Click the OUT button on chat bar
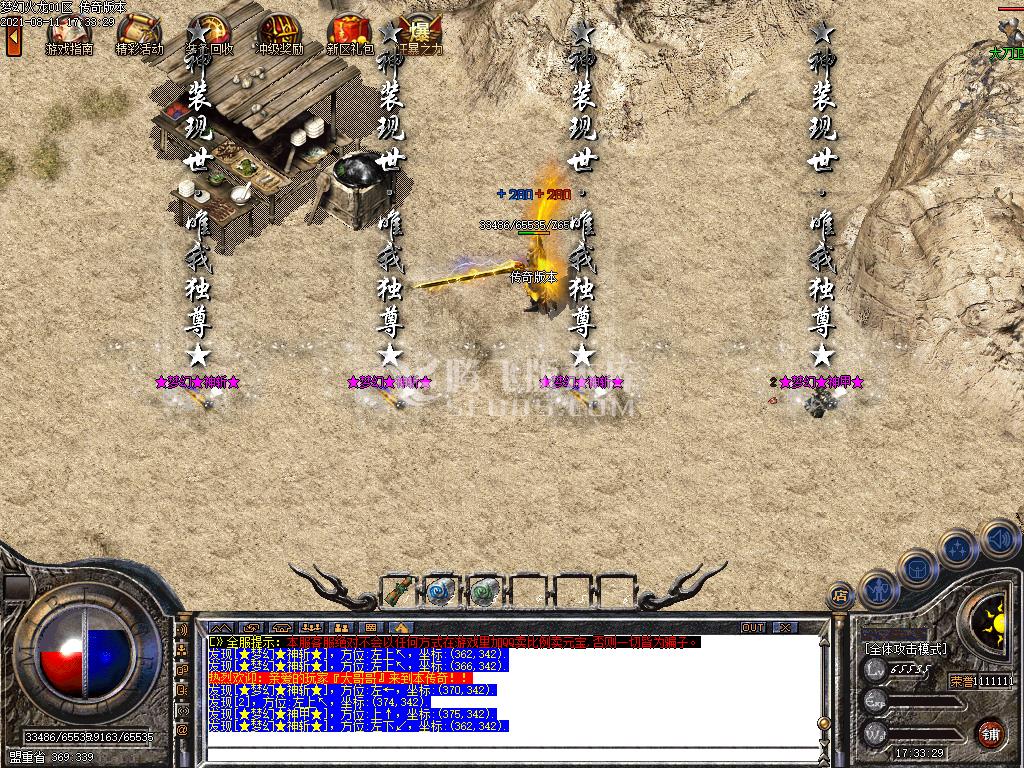The image size is (1024, 768). click(752, 627)
